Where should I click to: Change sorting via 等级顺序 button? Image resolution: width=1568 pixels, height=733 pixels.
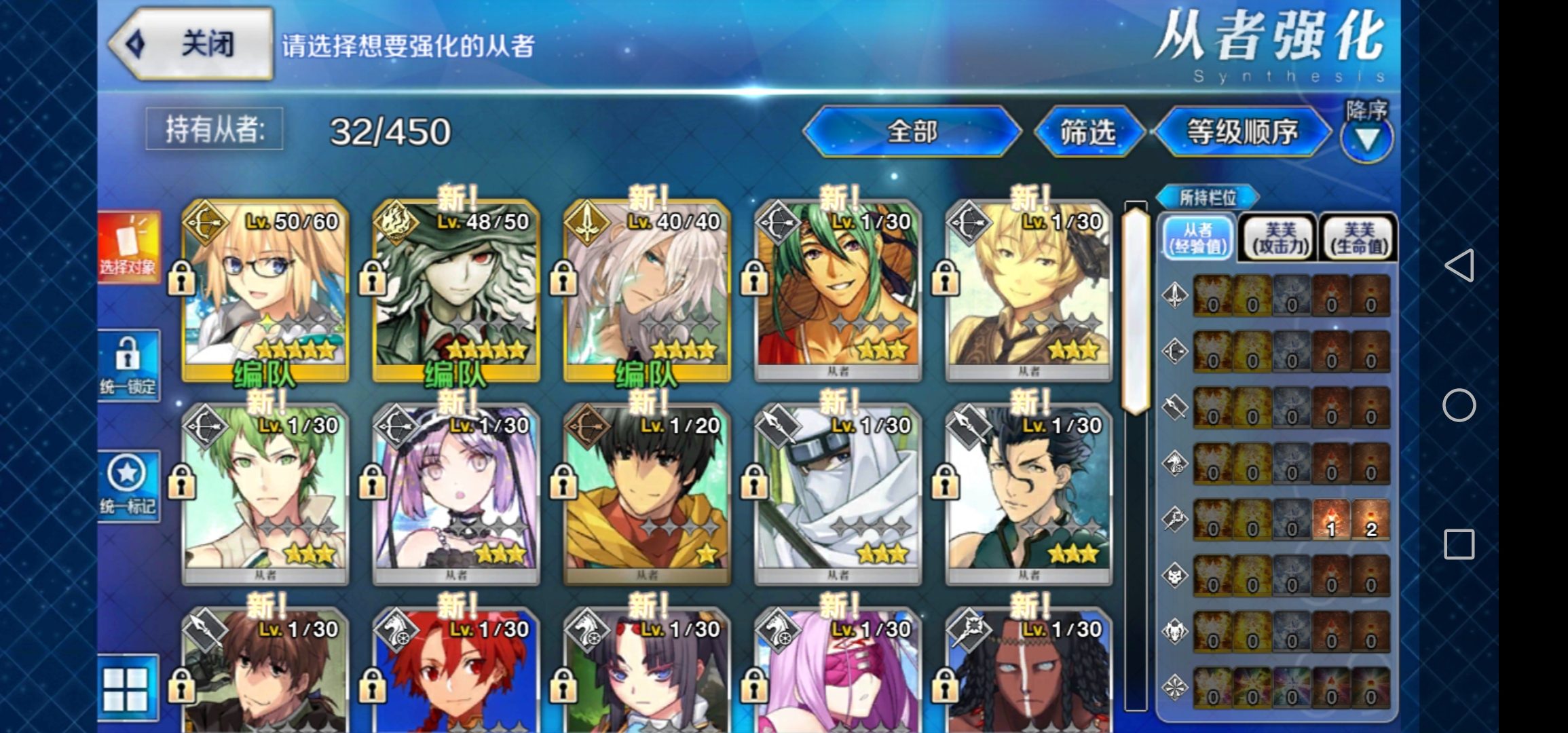(x=1242, y=132)
